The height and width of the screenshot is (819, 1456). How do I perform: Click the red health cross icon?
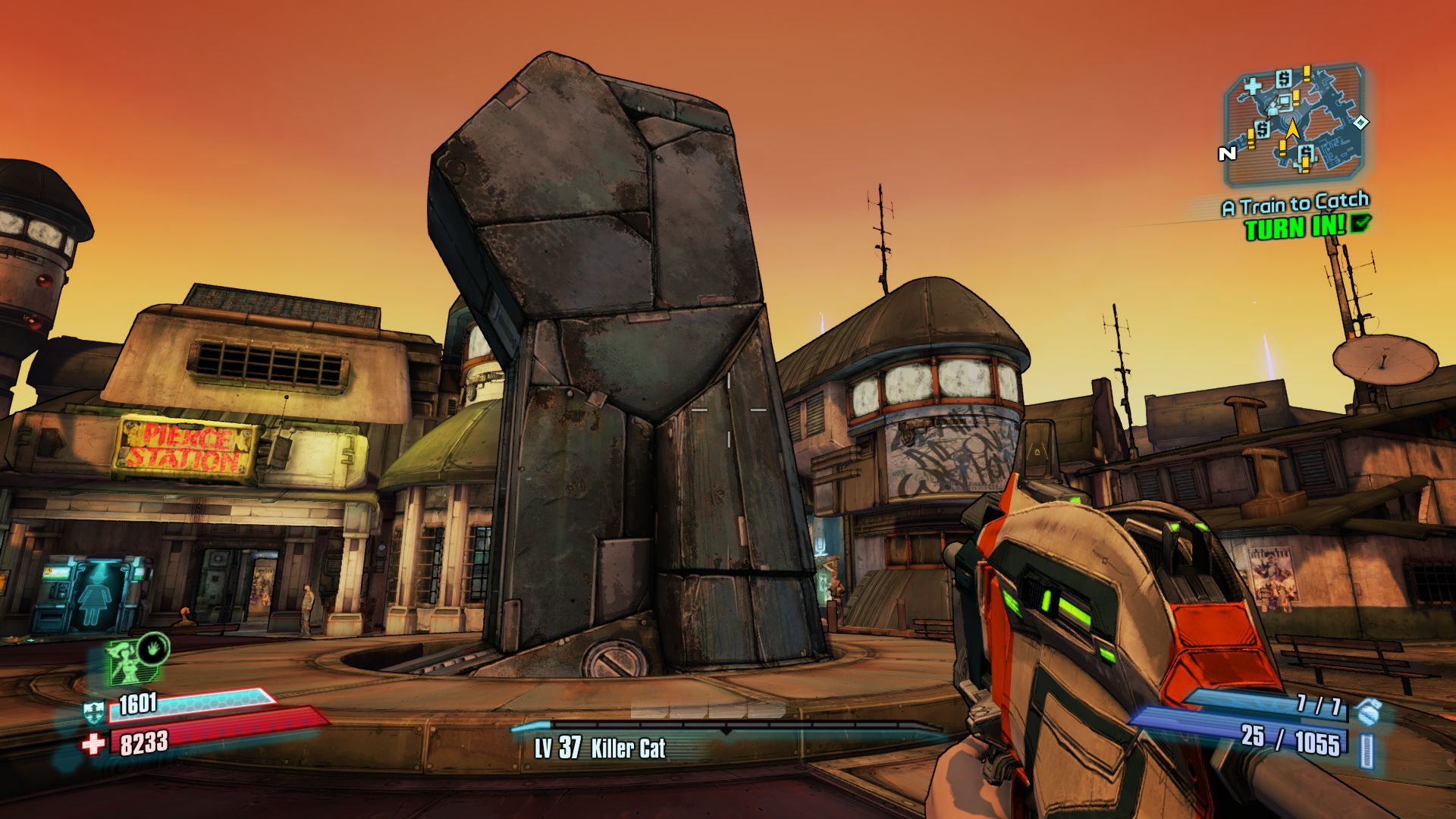click(x=93, y=743)
